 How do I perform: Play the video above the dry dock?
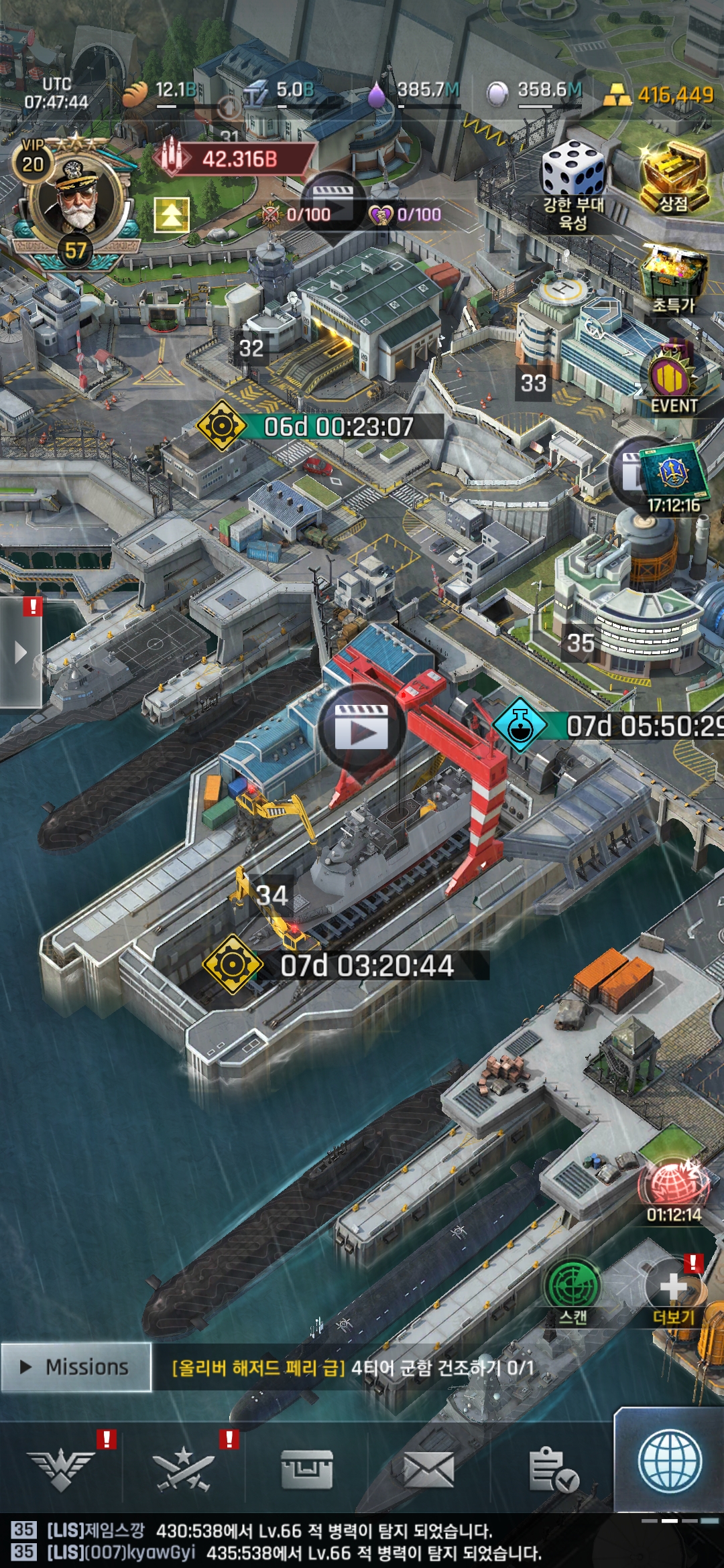pos(361,727)
